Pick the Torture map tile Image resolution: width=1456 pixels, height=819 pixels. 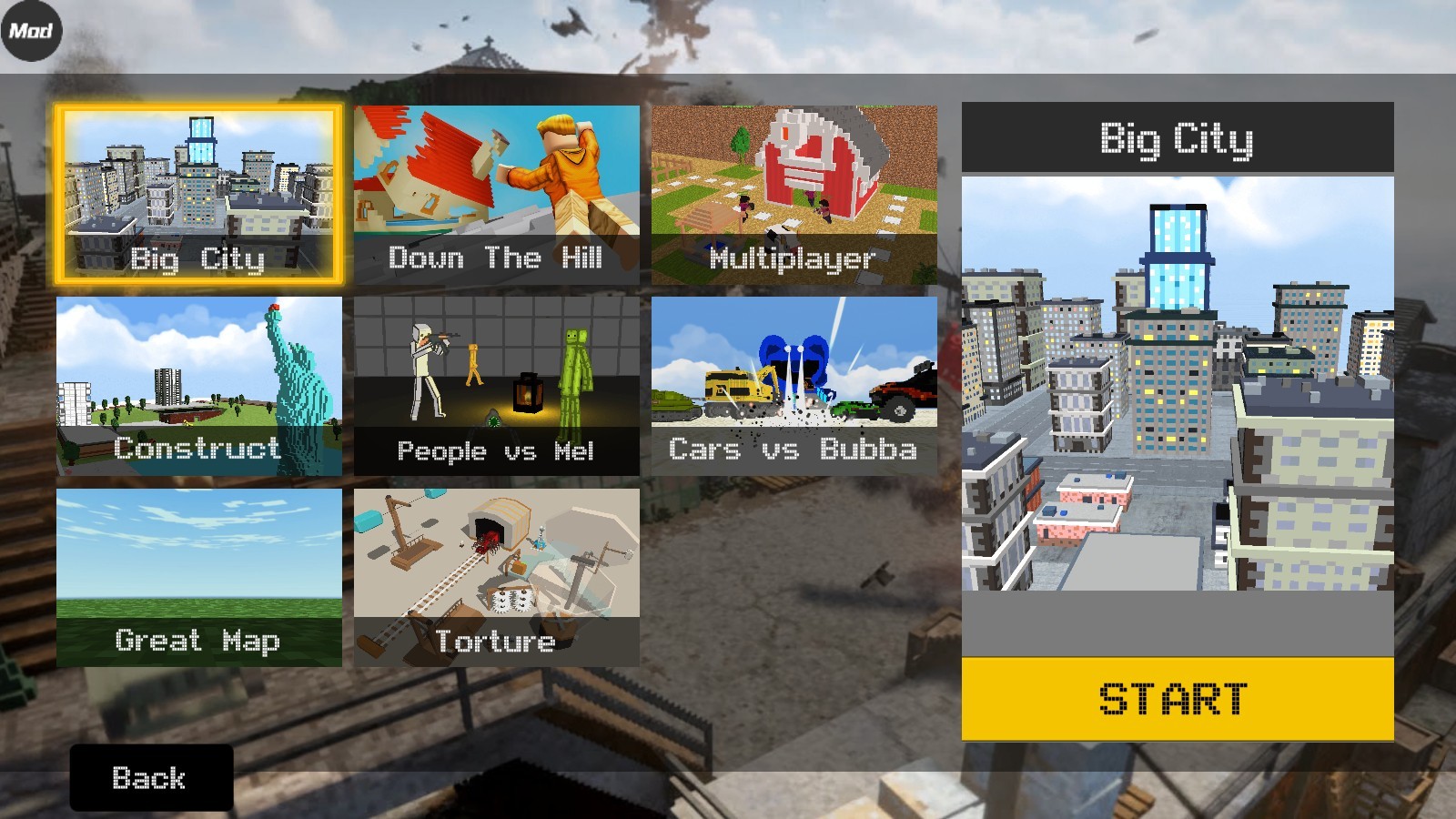click(x=496, y=577)
